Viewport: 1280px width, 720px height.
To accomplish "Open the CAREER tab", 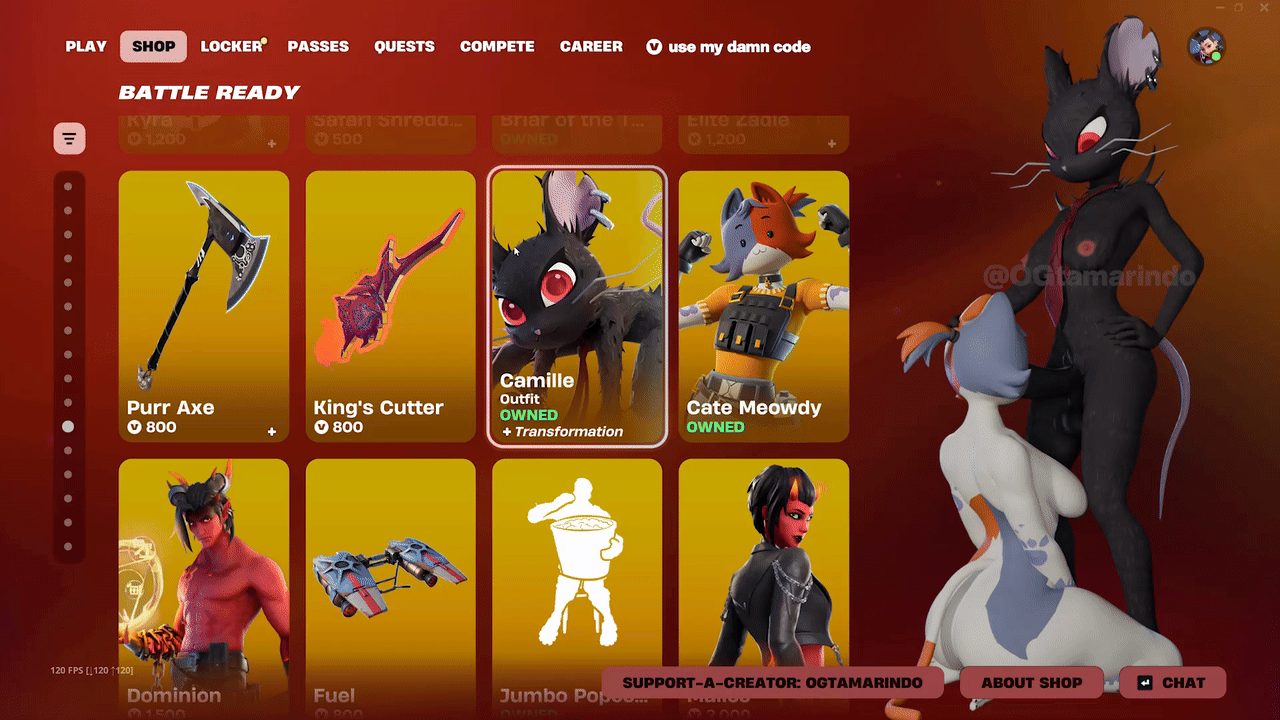I will tap(591, 46).
